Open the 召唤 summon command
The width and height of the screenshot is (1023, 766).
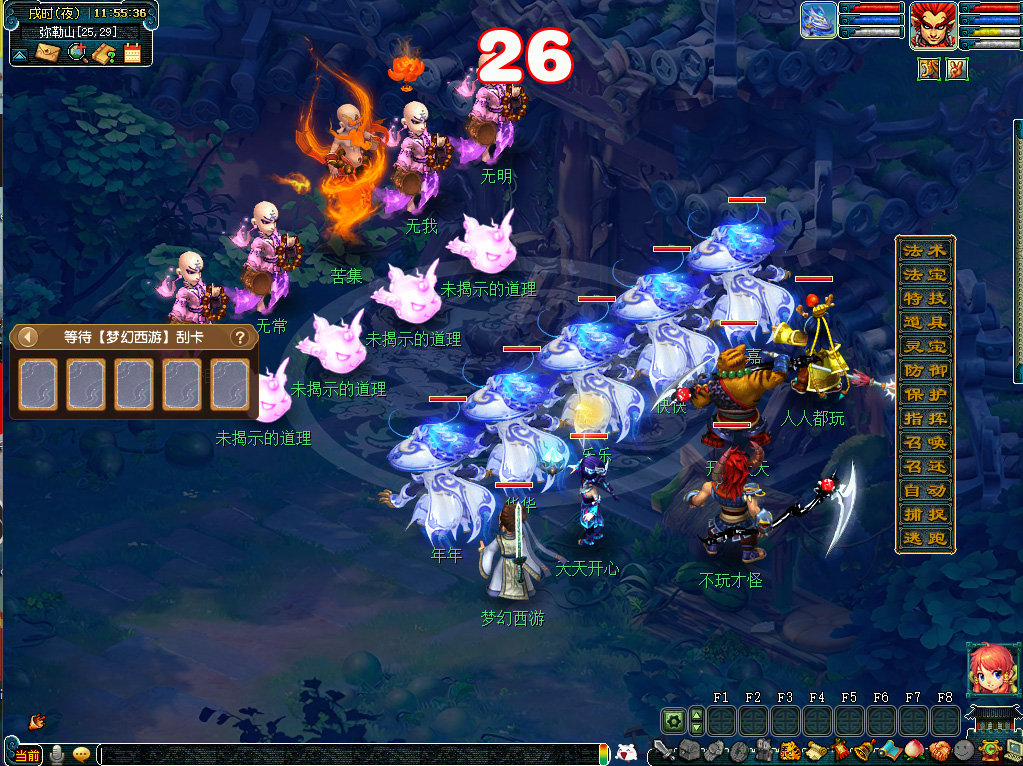924,442
